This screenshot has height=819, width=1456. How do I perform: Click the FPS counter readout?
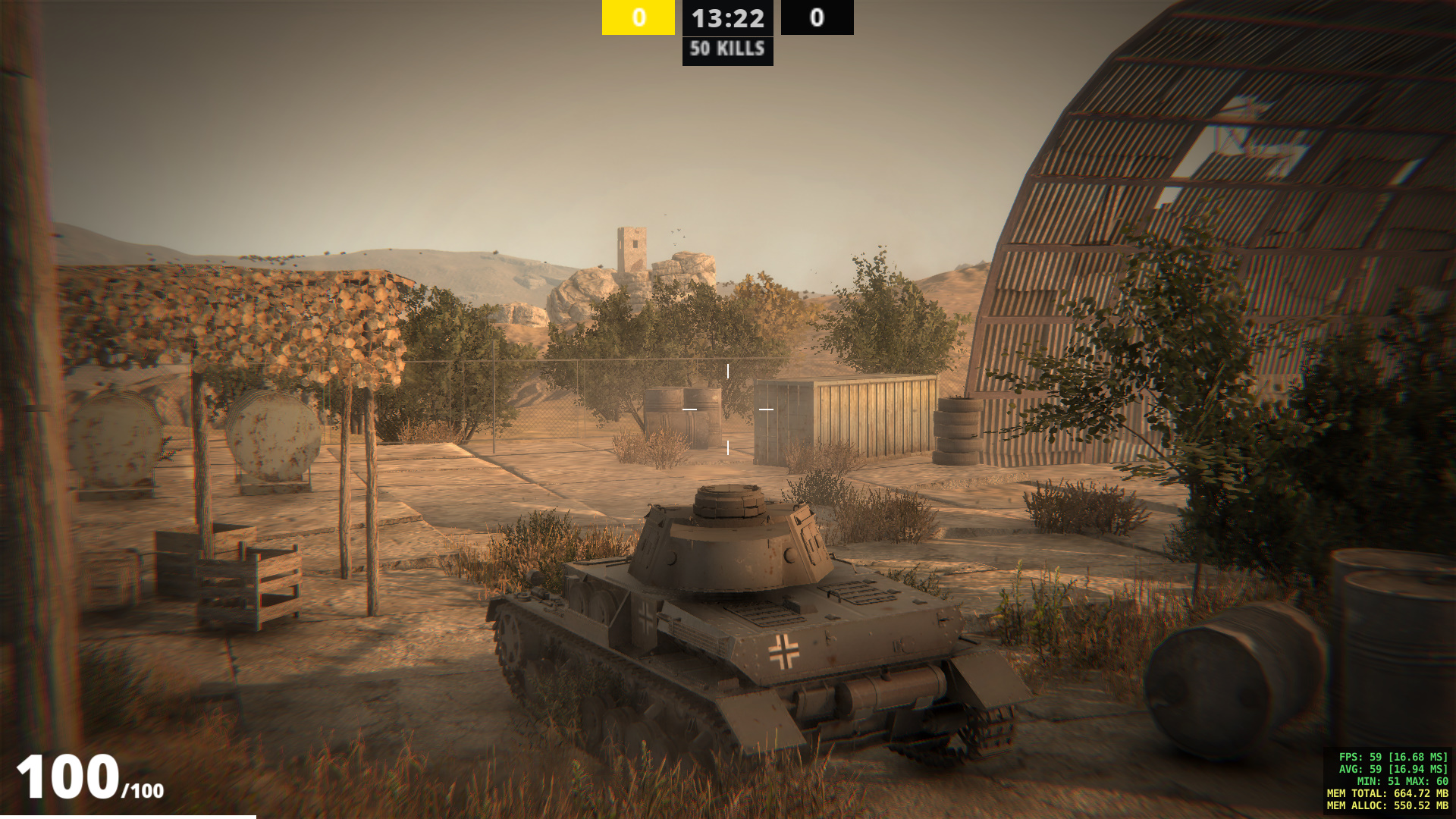pyautogui.click(x=1392, y=756)
